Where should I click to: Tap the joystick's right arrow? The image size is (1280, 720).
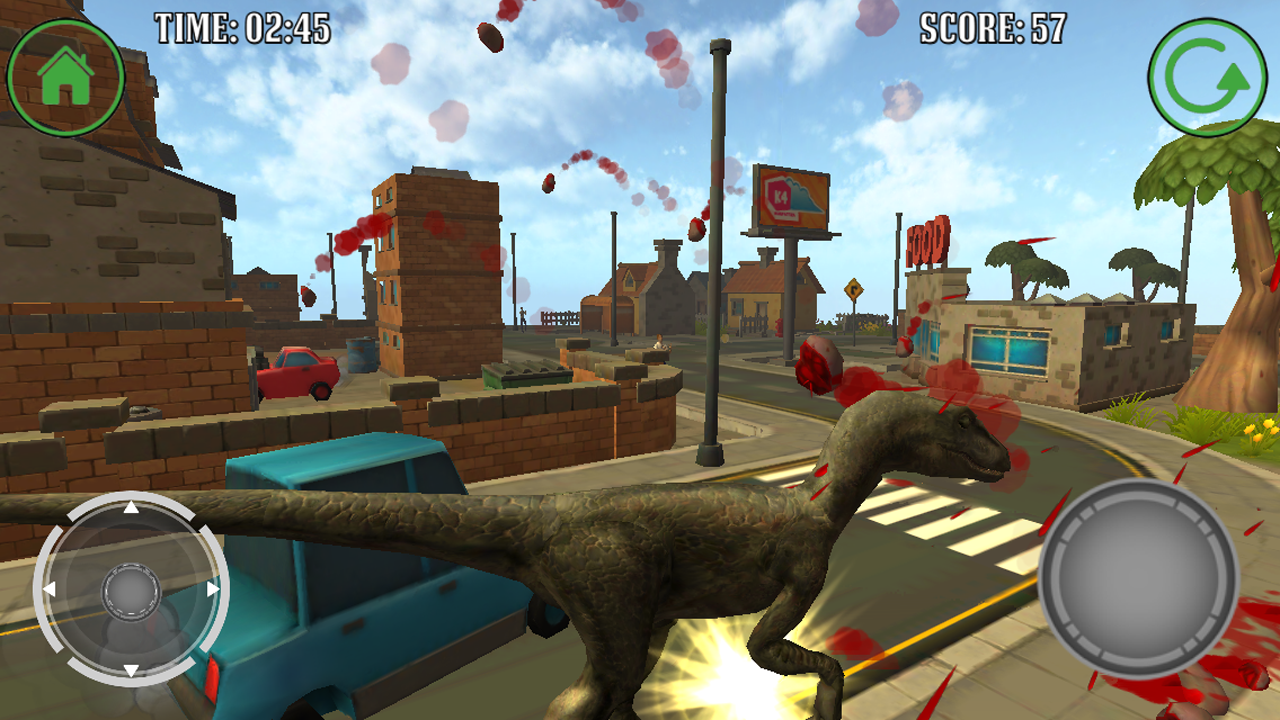pos(213,590)
